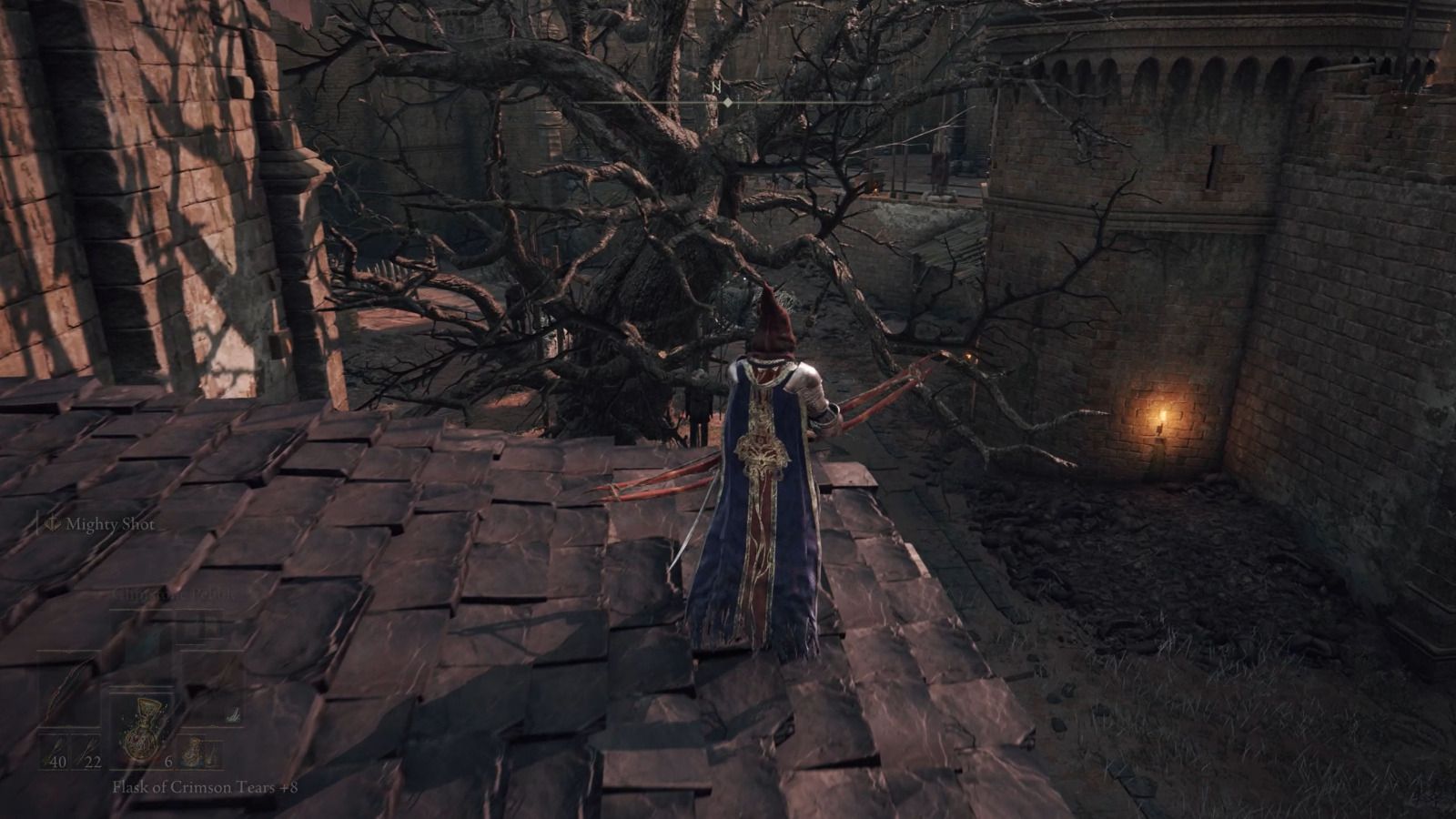Click the N marker on the compass

tap(717, 85)
